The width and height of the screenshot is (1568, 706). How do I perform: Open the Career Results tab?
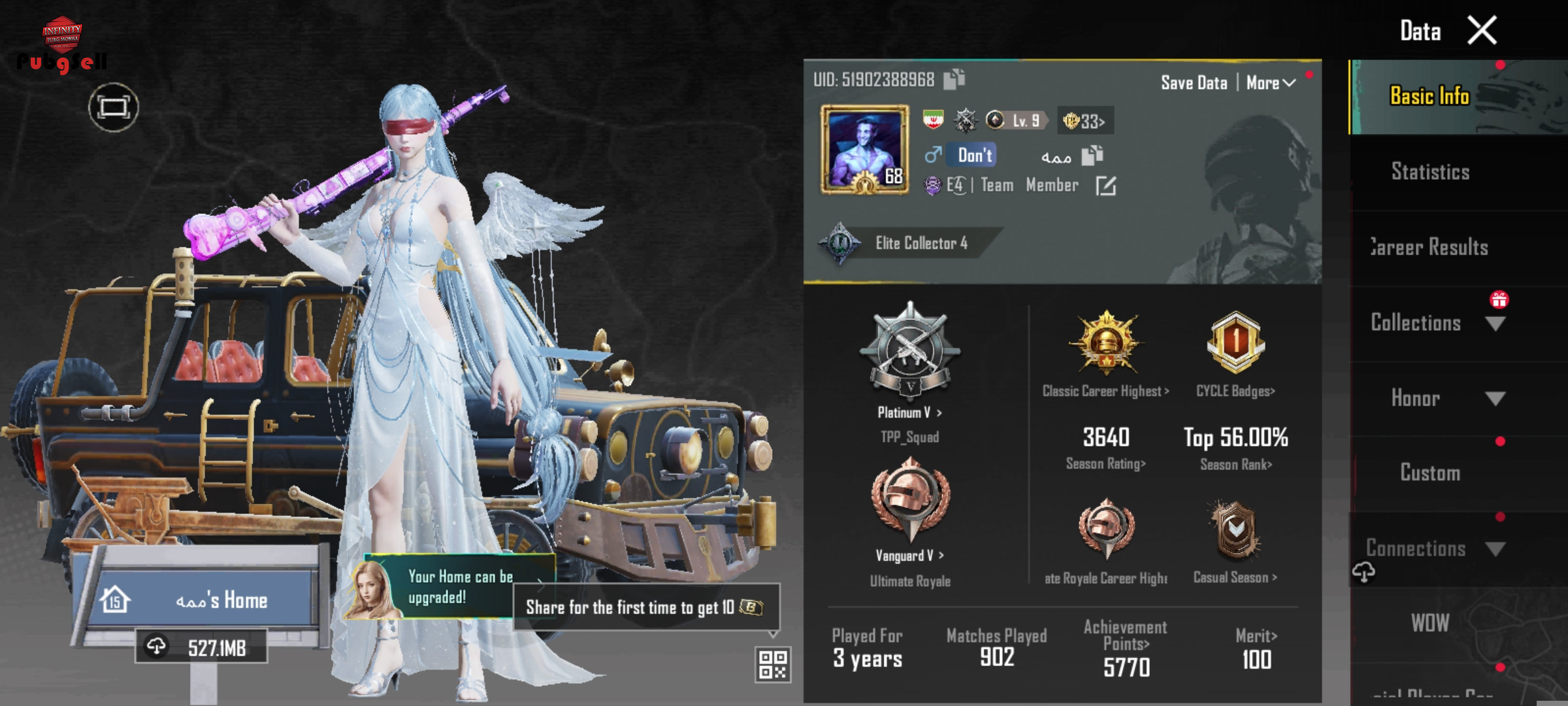pyautogui.click(x=1430, y=248)
